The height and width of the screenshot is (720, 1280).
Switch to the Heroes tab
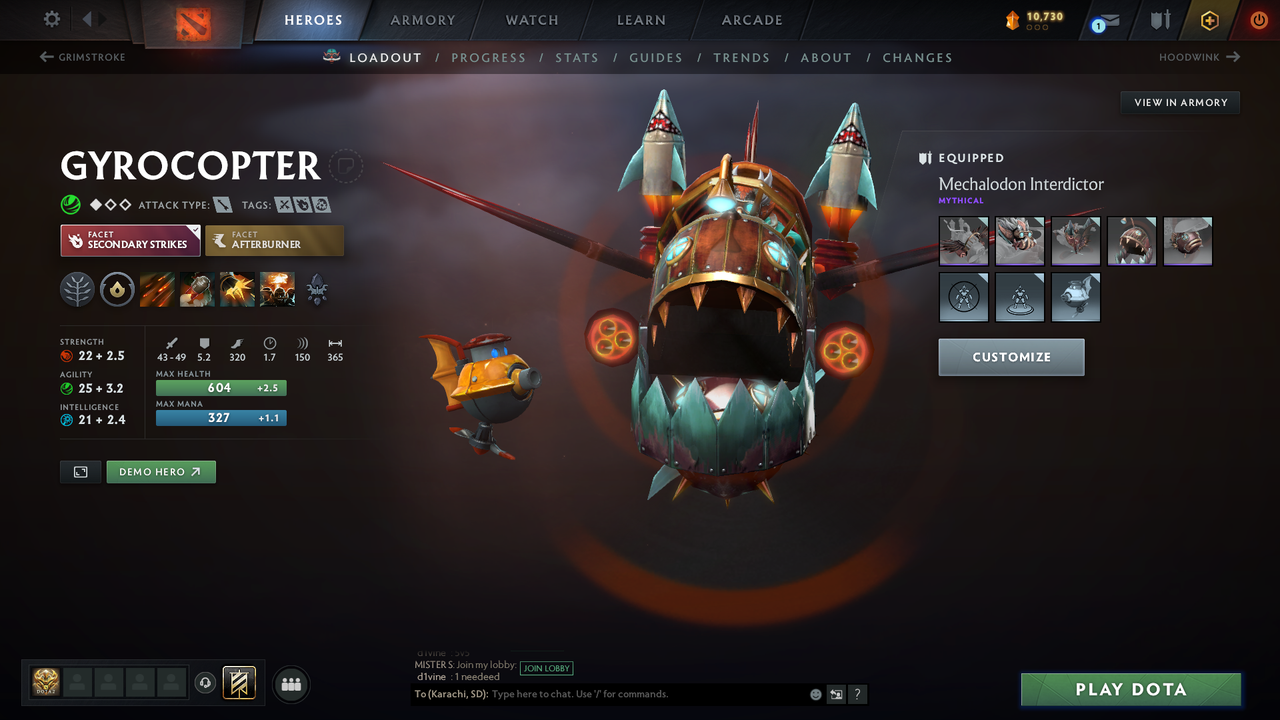coord(313,19)
